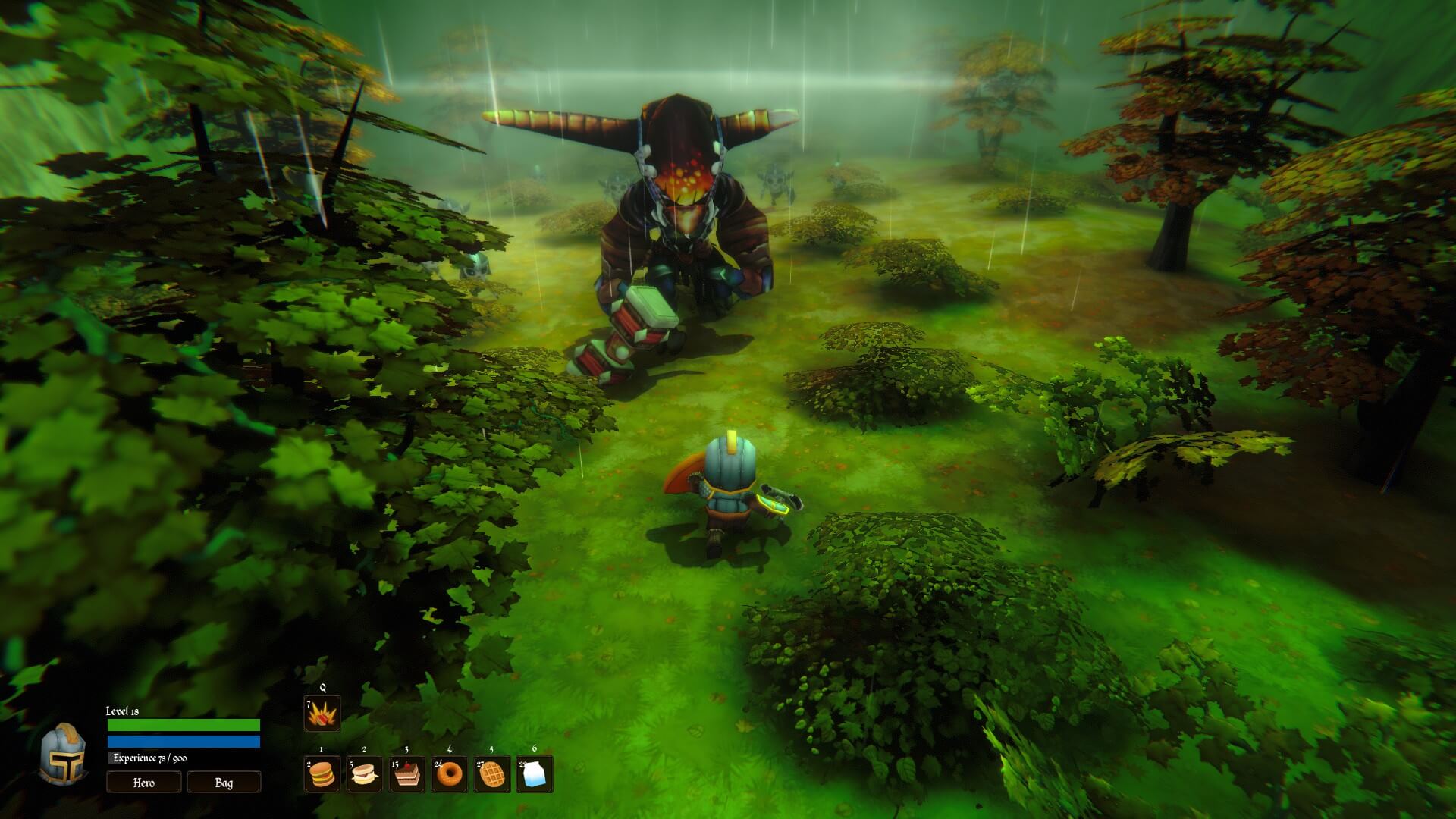Eat the chocolate cake slice

(x=407, y=774)
